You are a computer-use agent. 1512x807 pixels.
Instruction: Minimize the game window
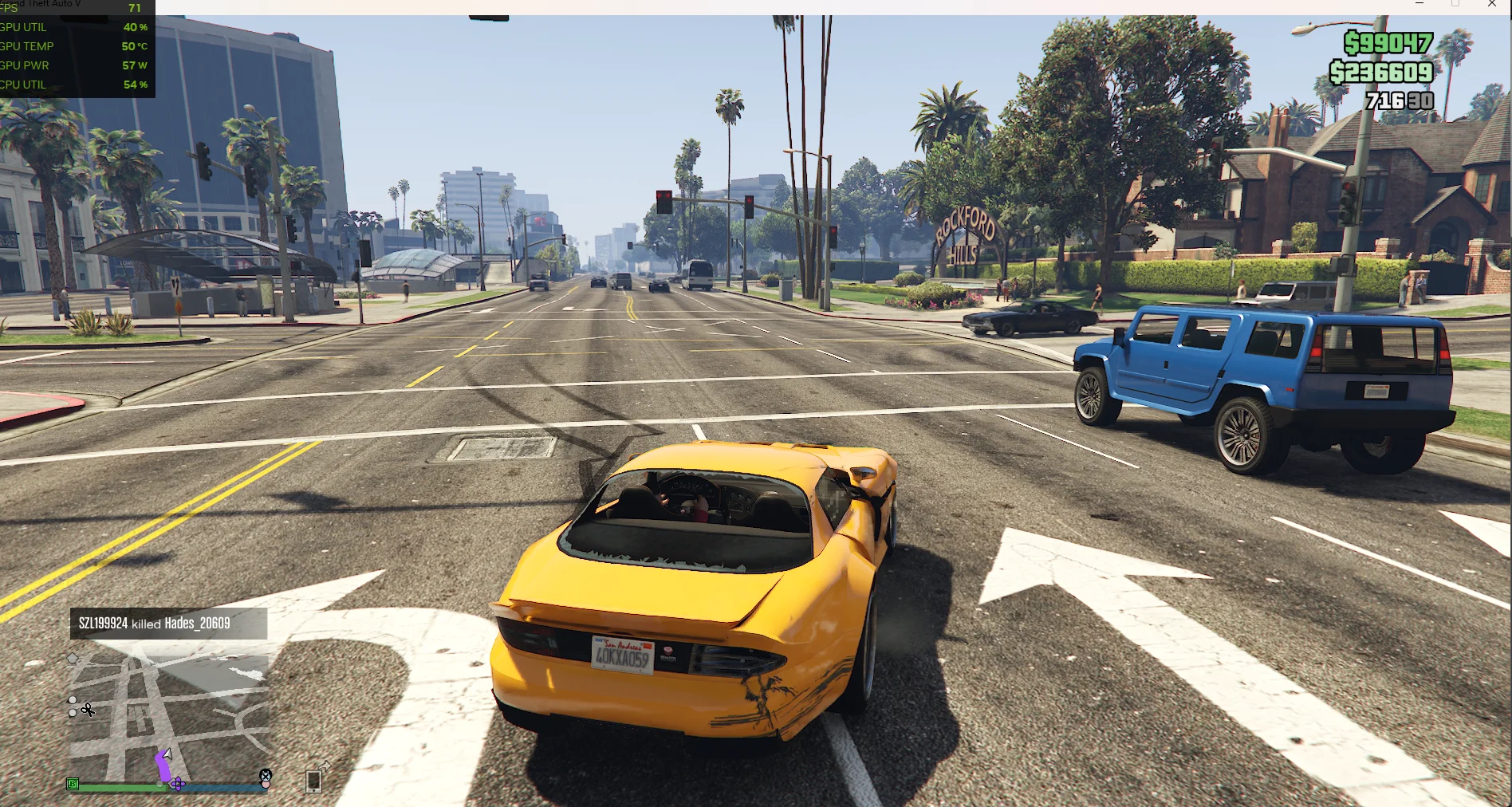pyautogui.click(x=1419, y=4)
